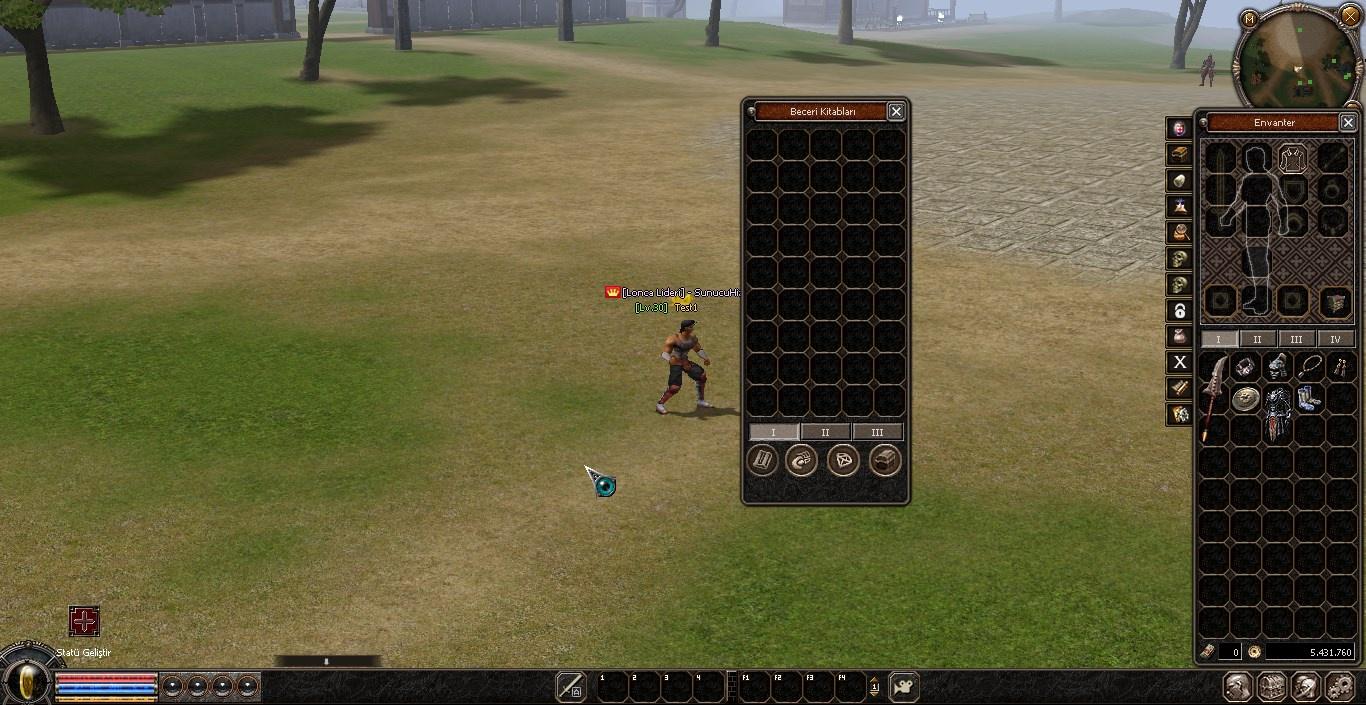Click the padlock icon beside inventory
1366x705 pixels.
click(x=1180, y=310)
